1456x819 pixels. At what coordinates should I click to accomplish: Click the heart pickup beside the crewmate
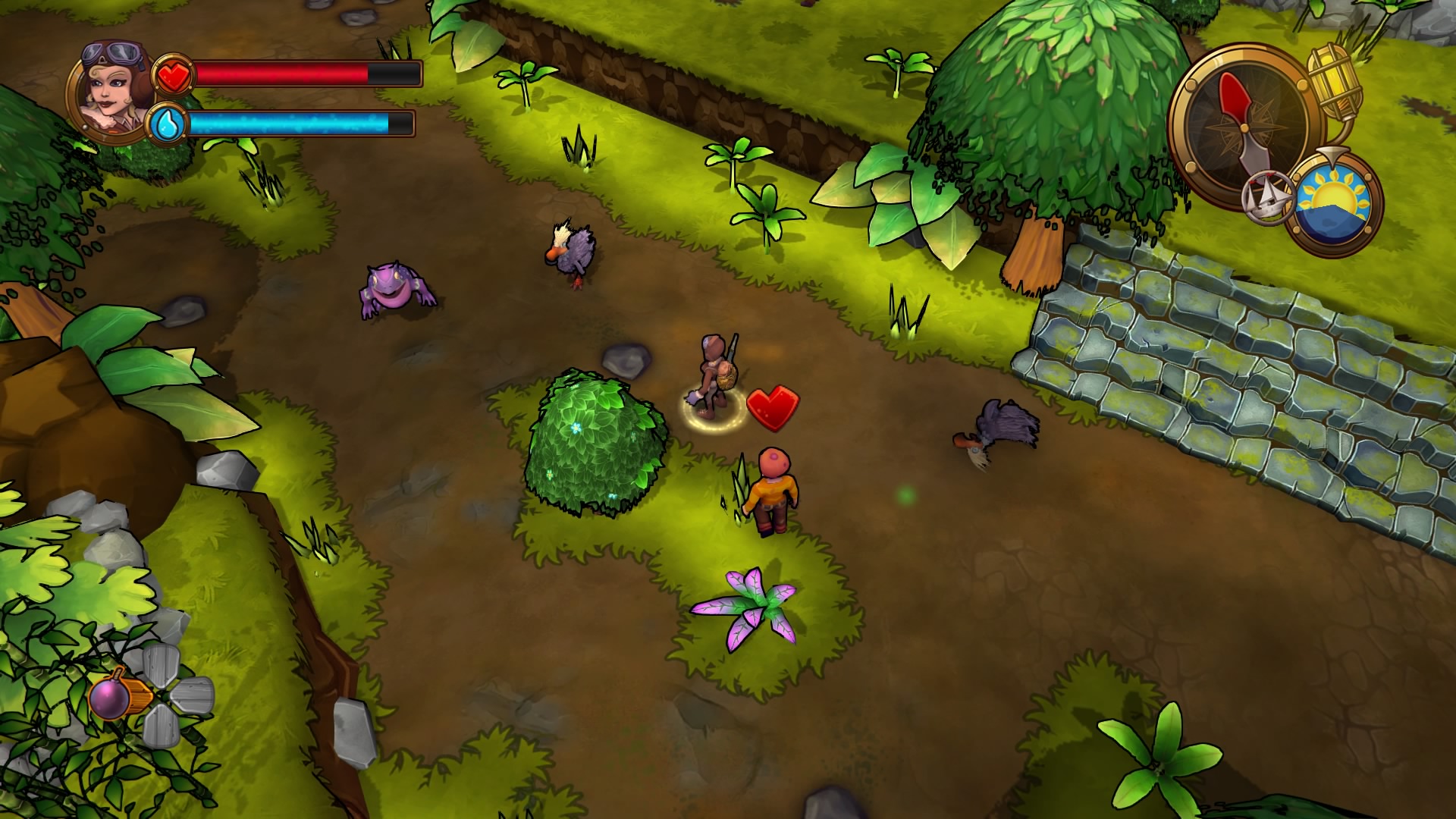tap(772, 408)
